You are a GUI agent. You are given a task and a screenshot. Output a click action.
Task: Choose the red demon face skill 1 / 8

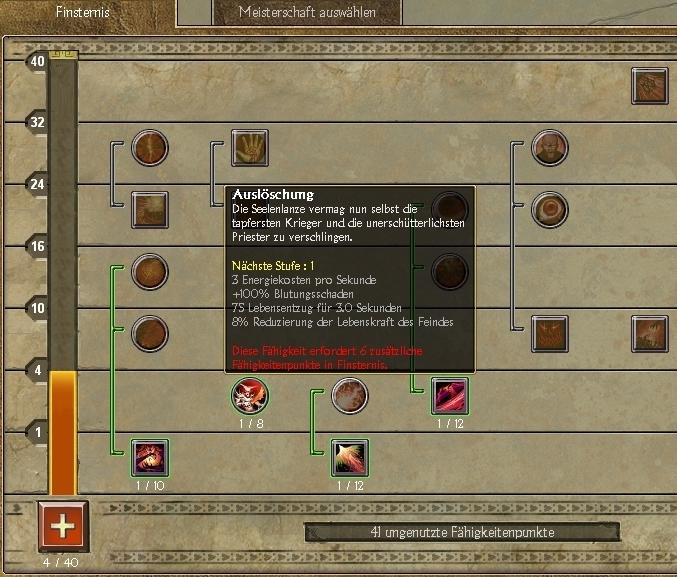(250, 396)
